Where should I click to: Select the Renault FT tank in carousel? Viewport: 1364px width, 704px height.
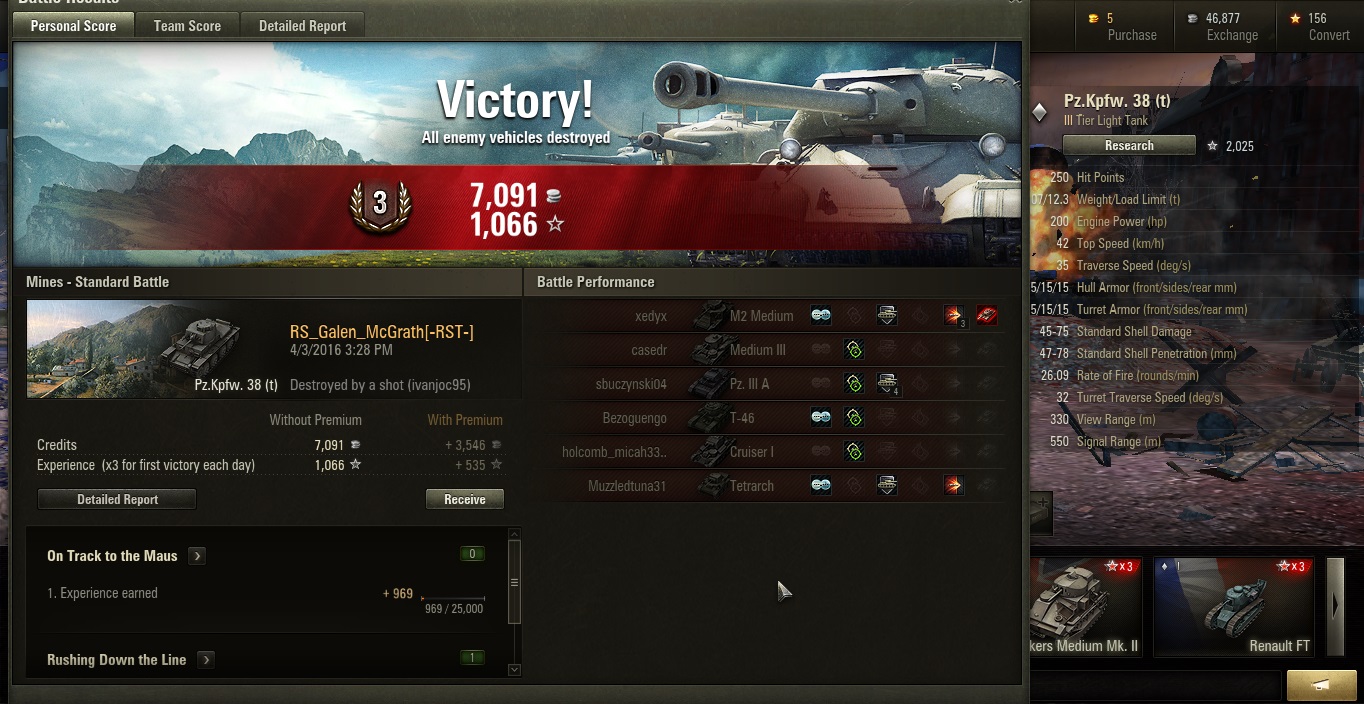(x=1234, y=607)
